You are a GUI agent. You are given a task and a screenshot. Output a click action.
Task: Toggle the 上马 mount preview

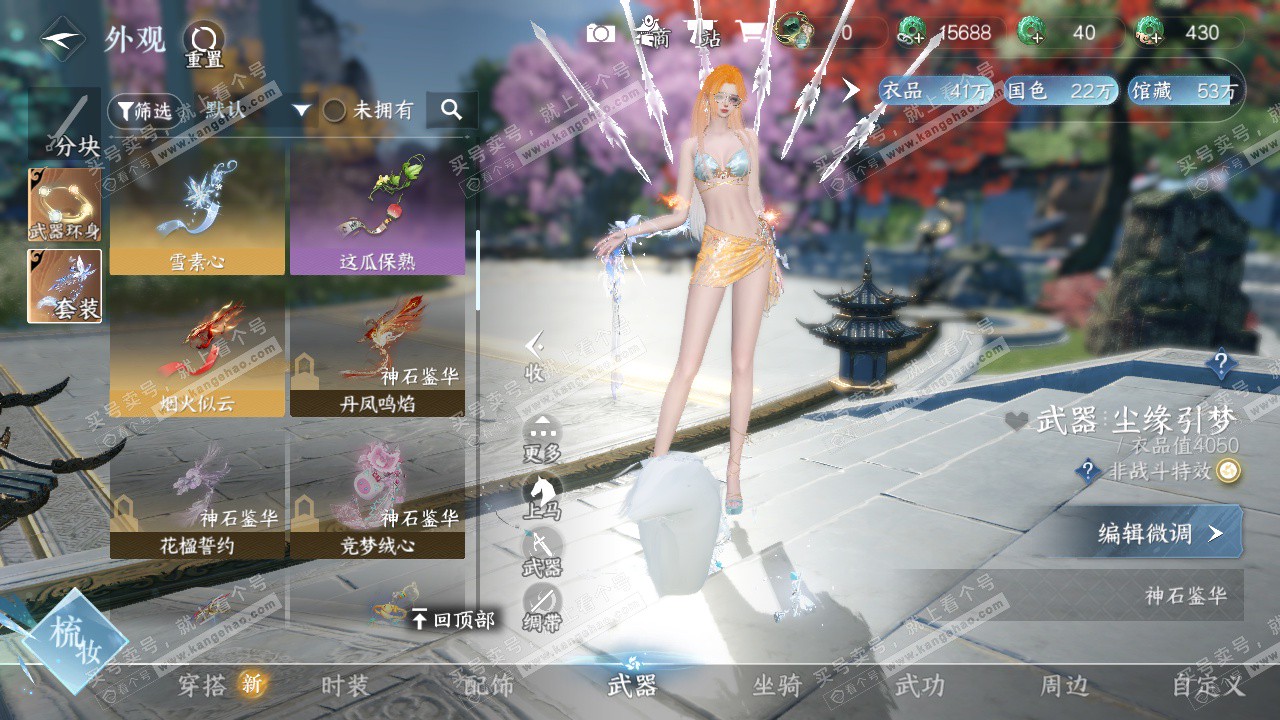coord(542,496)
